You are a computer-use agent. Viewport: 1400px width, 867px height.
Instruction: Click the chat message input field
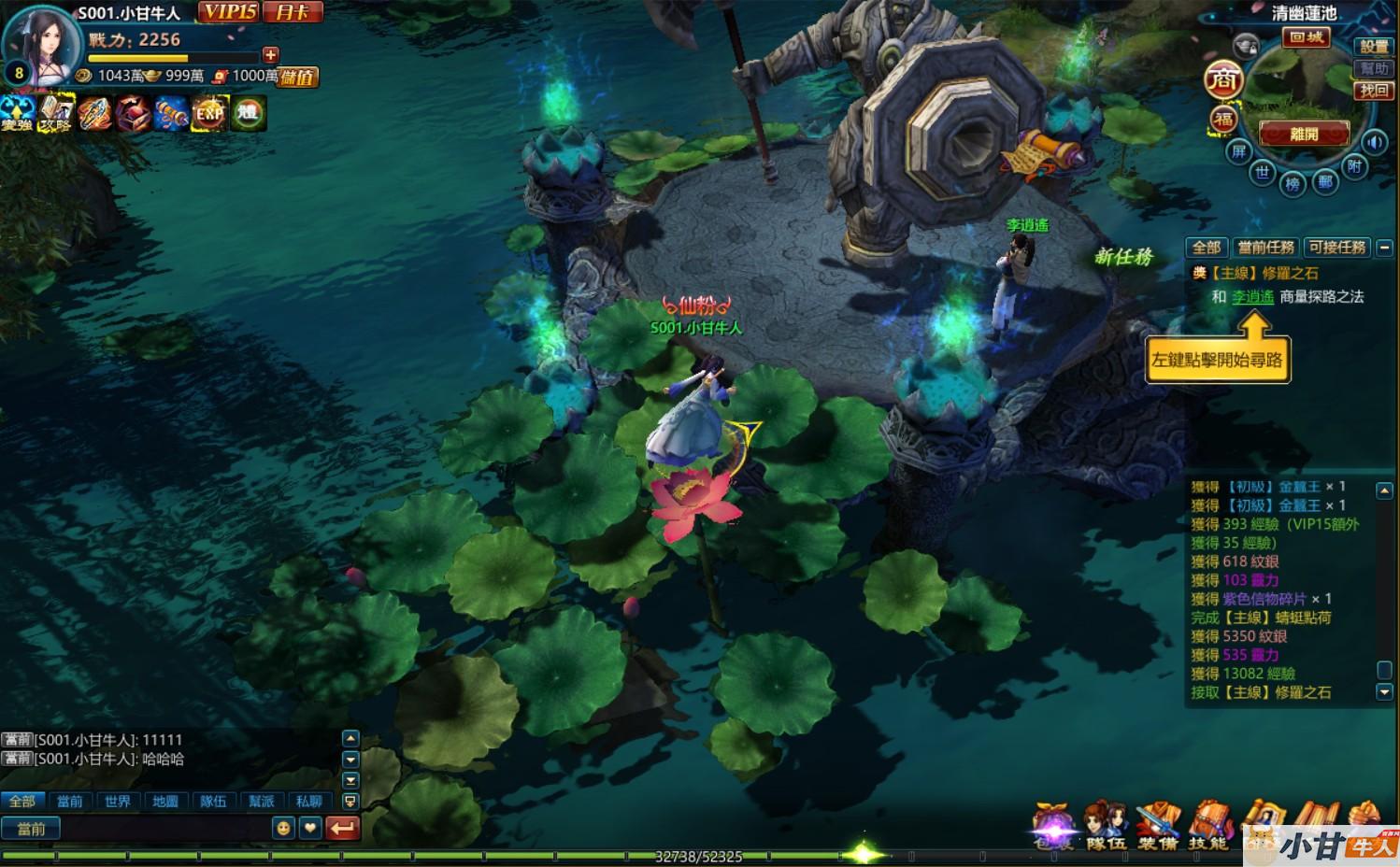164,829
